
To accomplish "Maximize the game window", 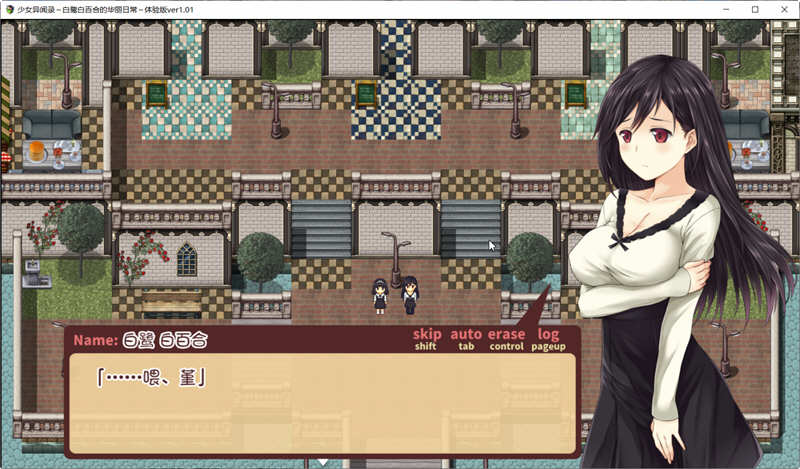I will 755,9.
